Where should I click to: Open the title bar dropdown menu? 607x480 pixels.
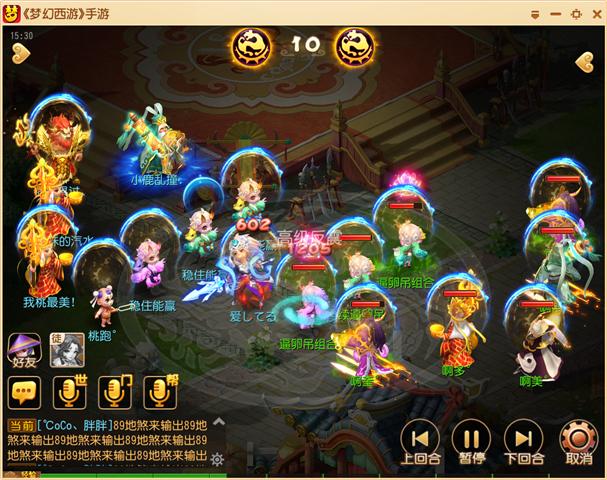tap(536, 12)
